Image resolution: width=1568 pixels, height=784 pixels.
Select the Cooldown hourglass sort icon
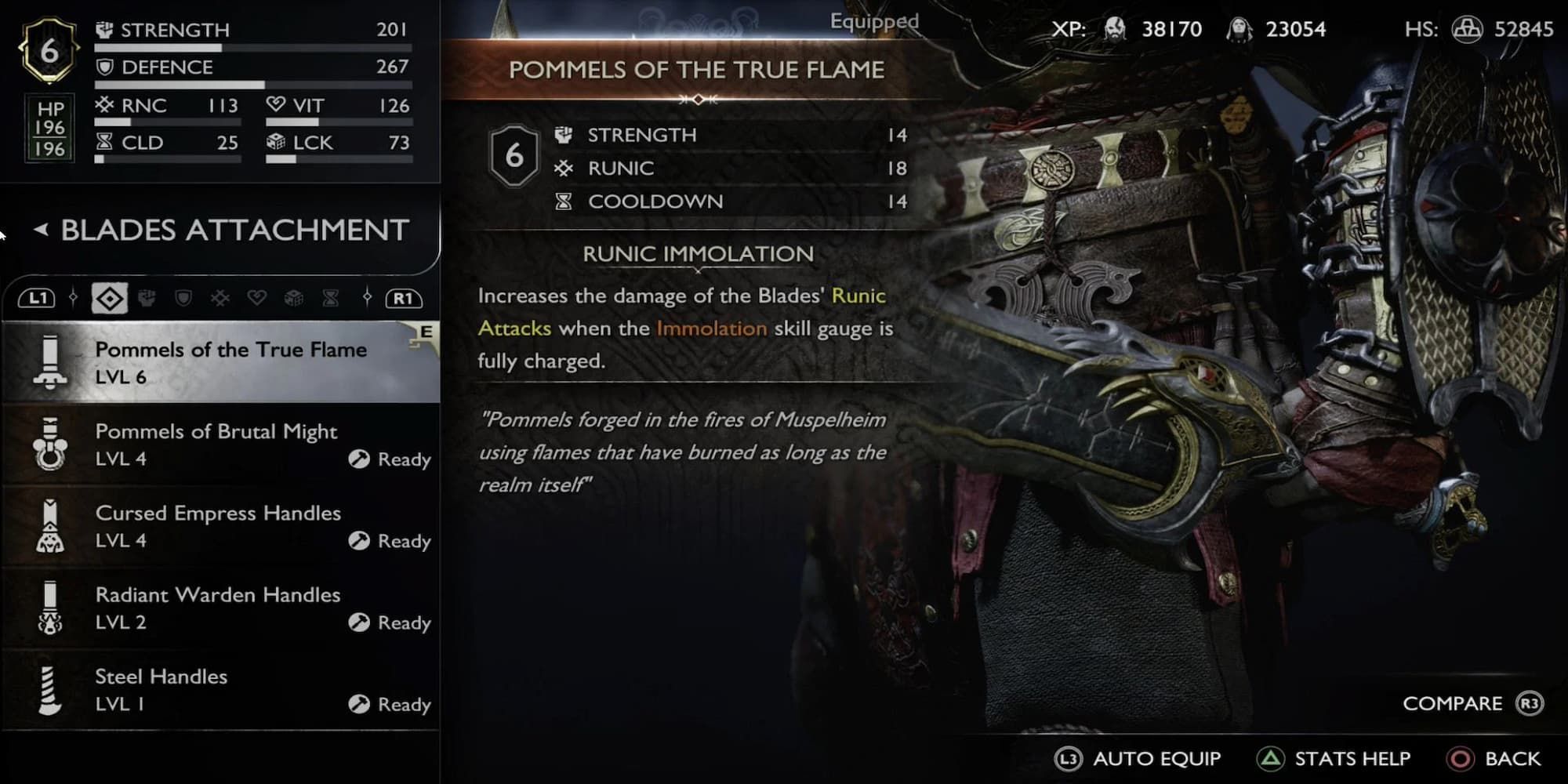329,298
